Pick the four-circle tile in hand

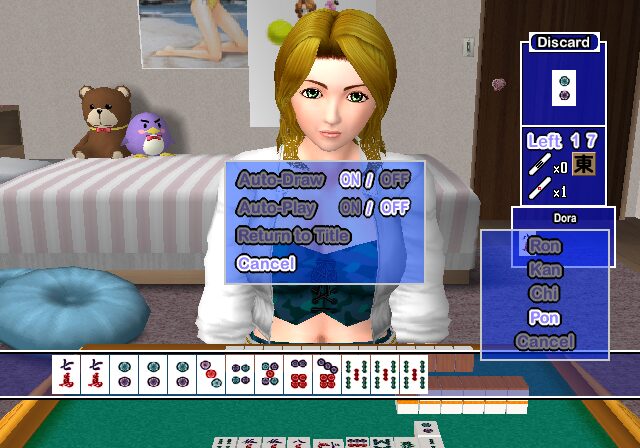point(240,374)
